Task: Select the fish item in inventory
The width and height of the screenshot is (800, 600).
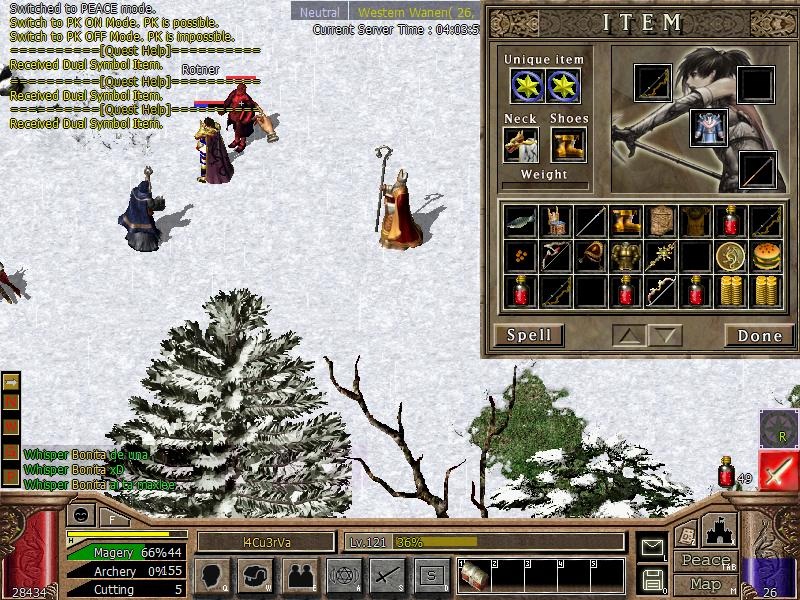Action: pyautogui.click(x=521, y=221)
